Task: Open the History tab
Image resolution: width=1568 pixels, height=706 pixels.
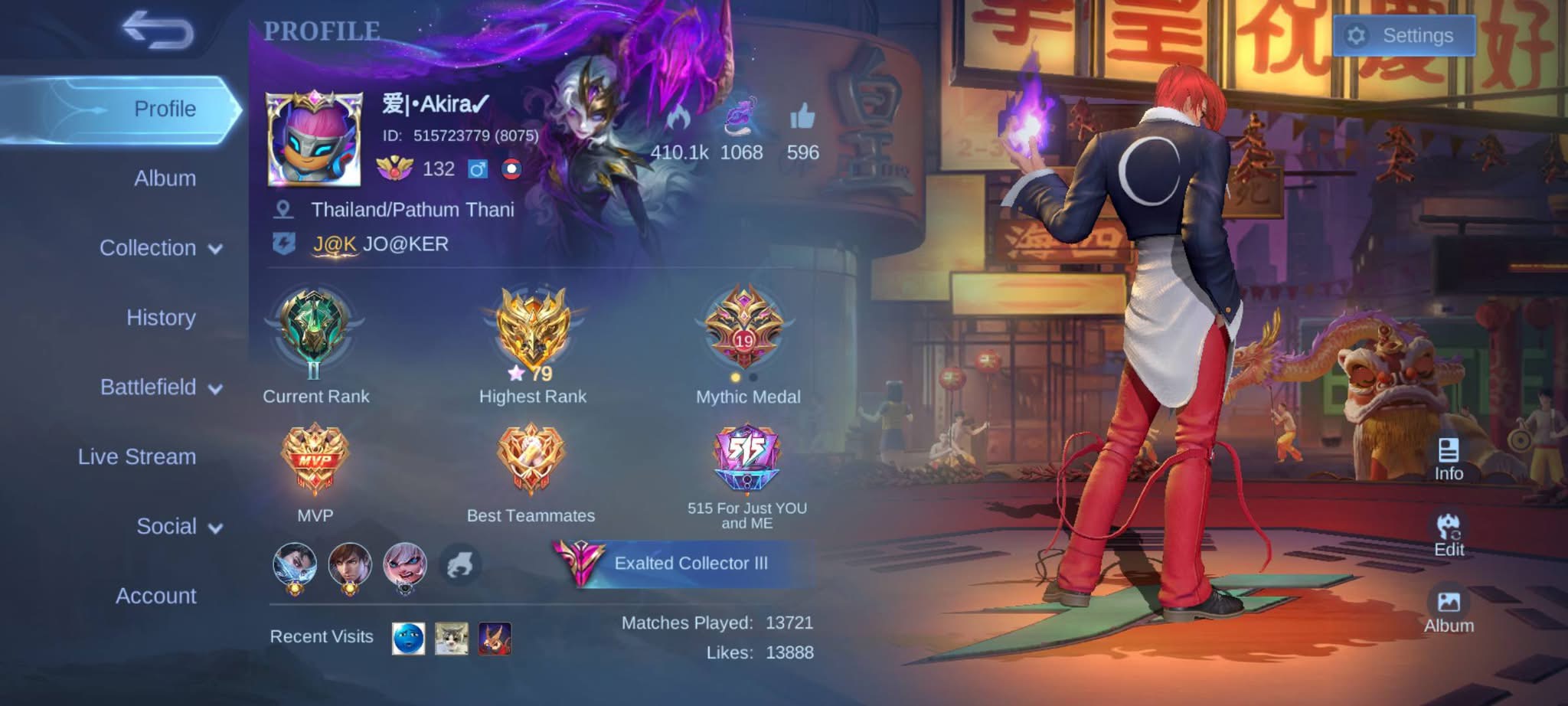Action: [x=161, y=318]
